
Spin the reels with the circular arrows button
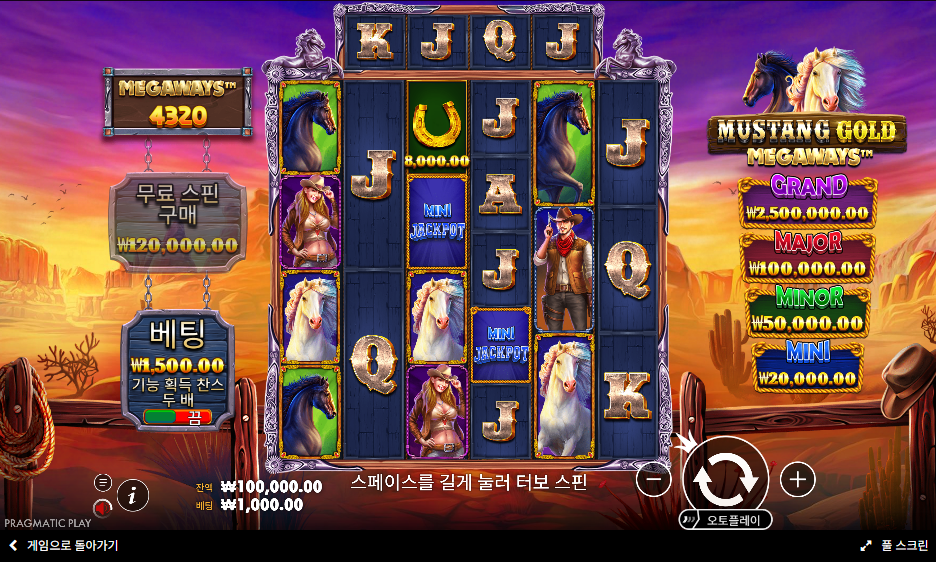pos(725,478)
